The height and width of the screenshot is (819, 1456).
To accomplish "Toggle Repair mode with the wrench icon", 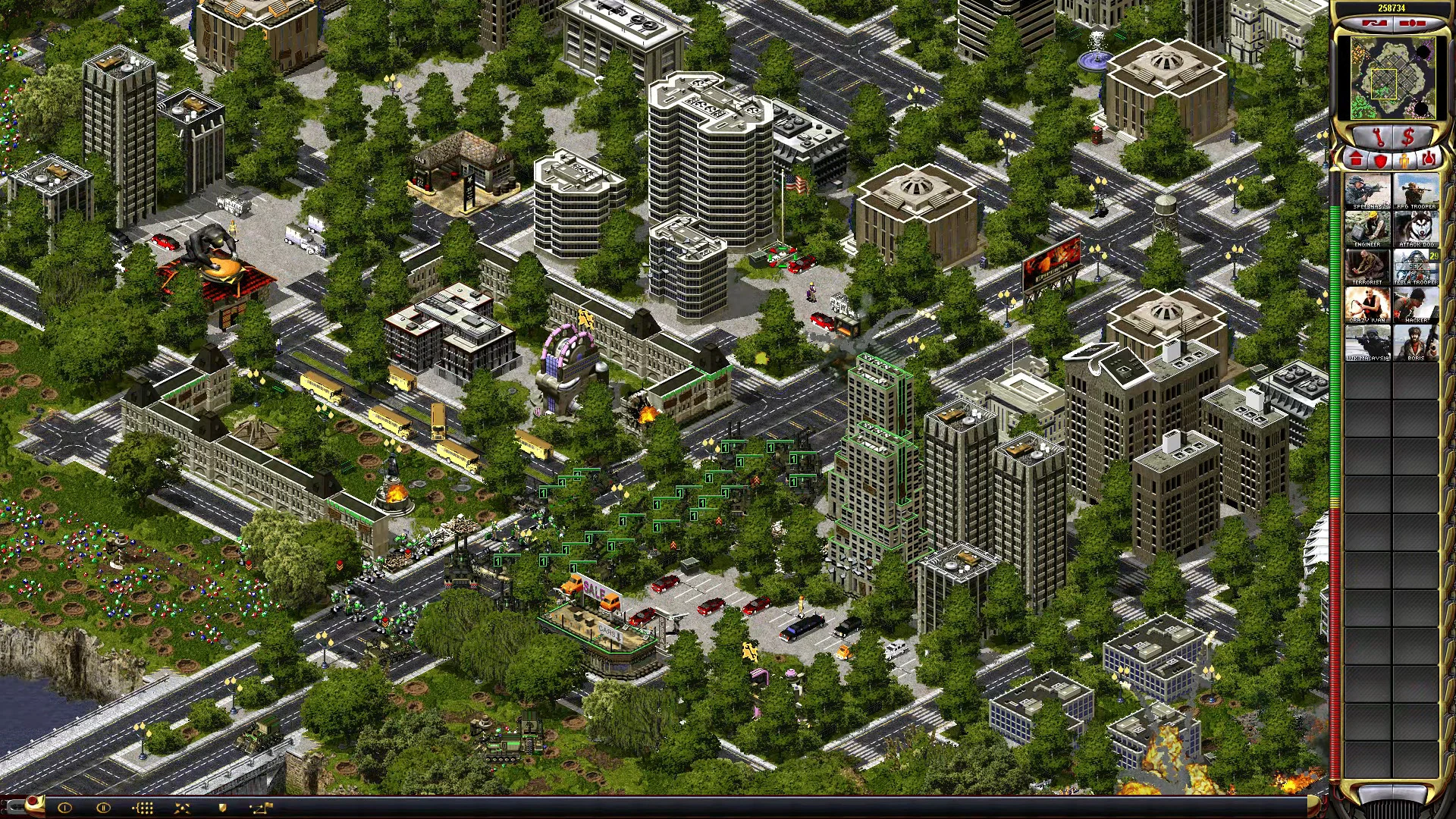I will click(1378, 137).
